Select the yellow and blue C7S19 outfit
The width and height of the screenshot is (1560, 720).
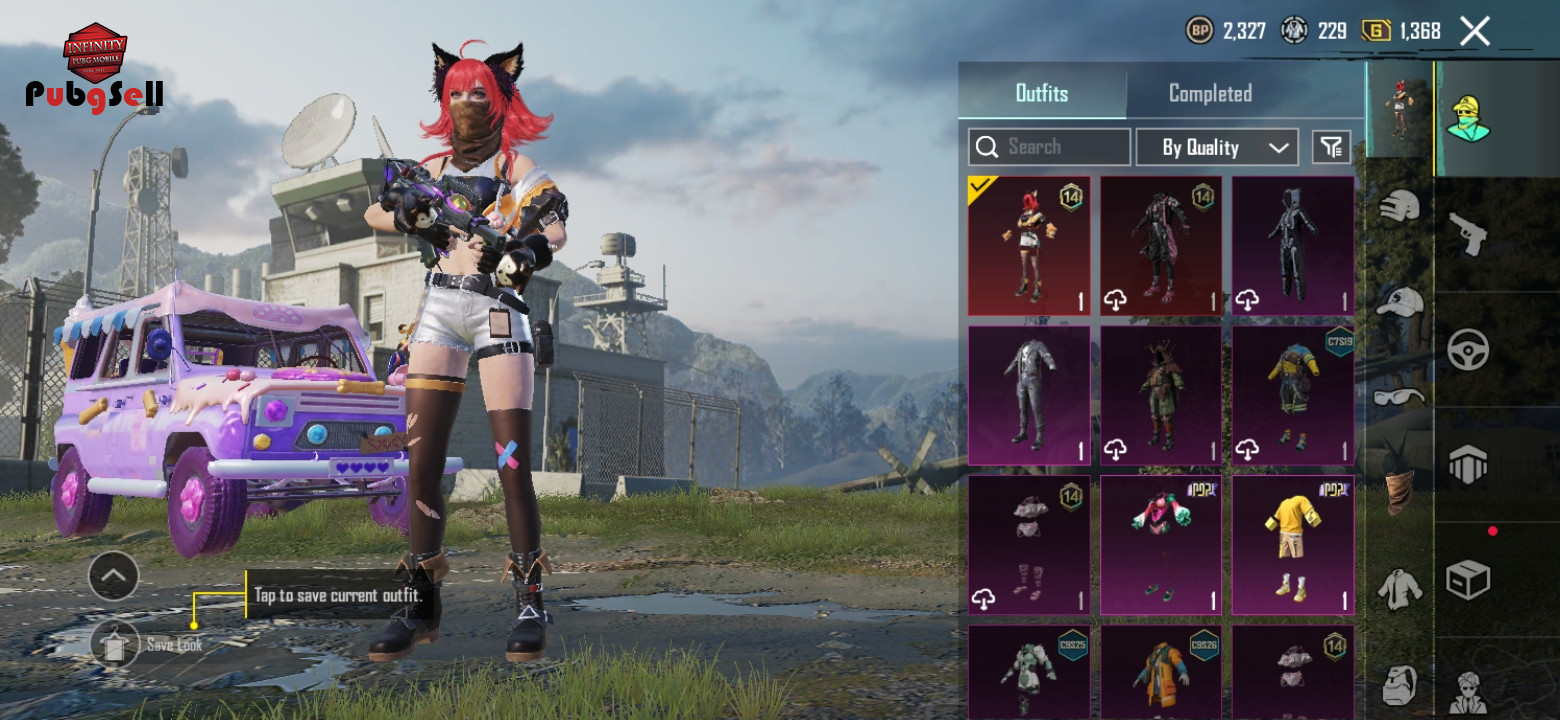coord(1293,396)
